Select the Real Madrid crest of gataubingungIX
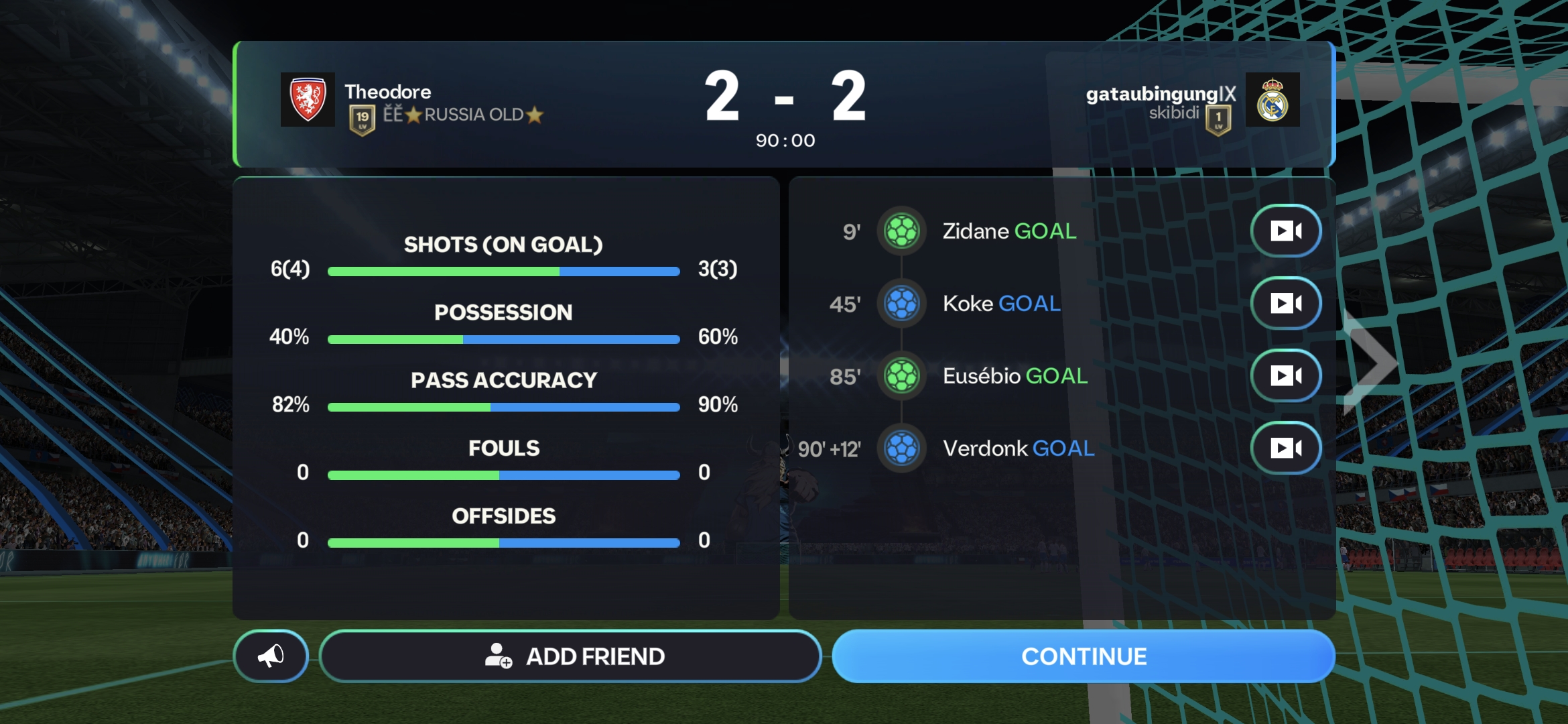This screenshot has width=1568, height=724. click(1272, 100)
